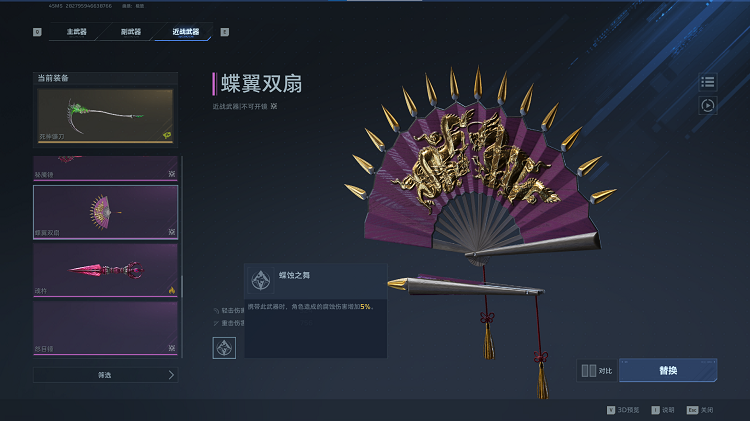Select the currently equipped scythe weapon
The height and width of the screenshot is (421, 750).
coord(105,115)
